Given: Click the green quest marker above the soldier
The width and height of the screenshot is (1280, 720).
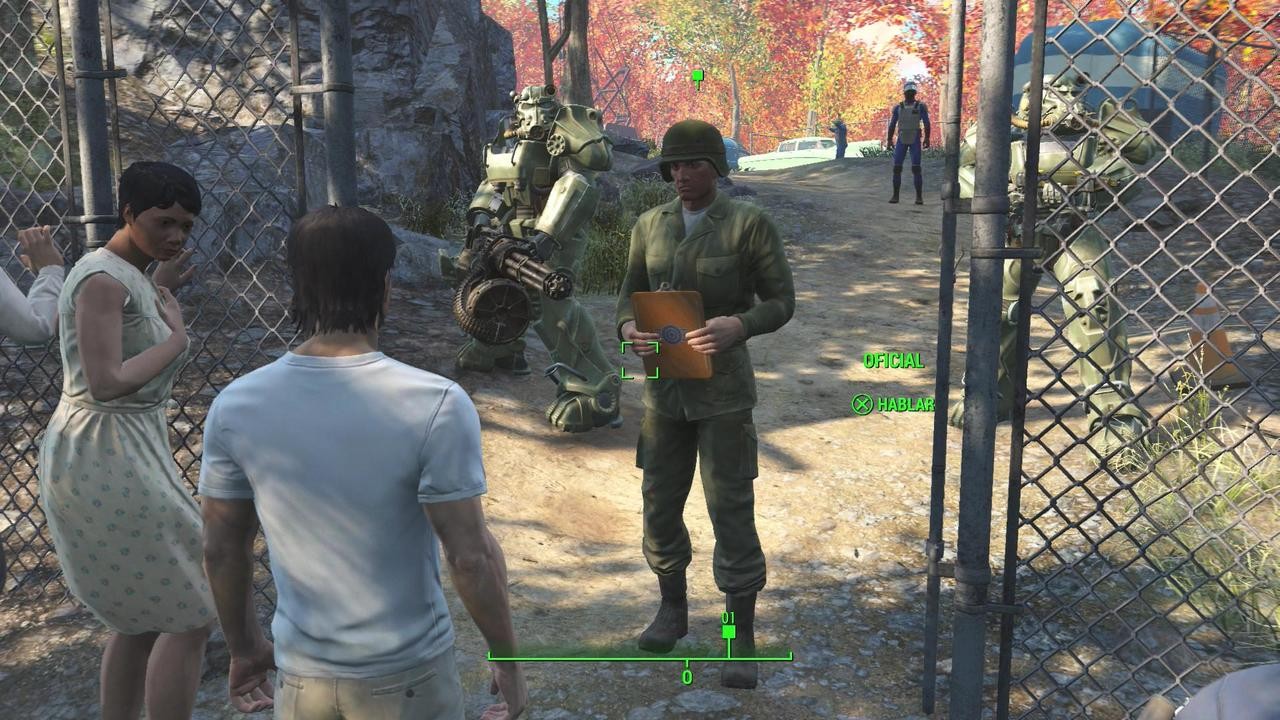Looking at the screenshot, I should click(696, 74).
